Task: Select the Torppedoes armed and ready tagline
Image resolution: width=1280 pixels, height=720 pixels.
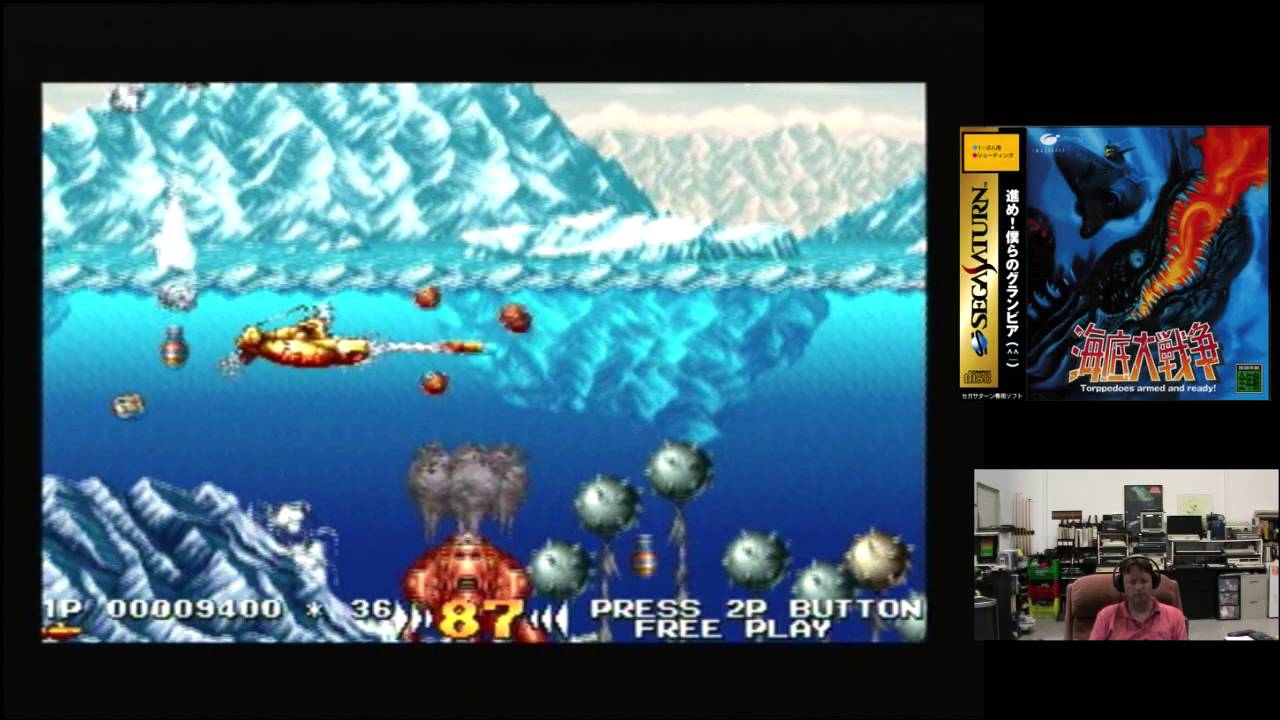Action: (1149, 388)
